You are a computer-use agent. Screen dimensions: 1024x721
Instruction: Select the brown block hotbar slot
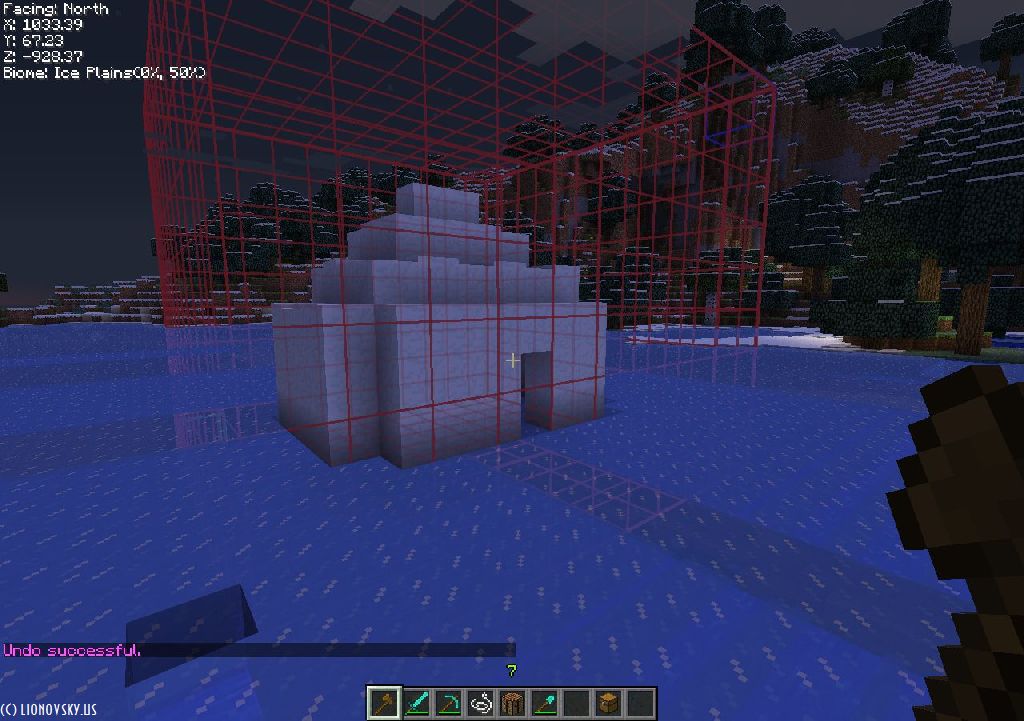(x=608, y=703)
